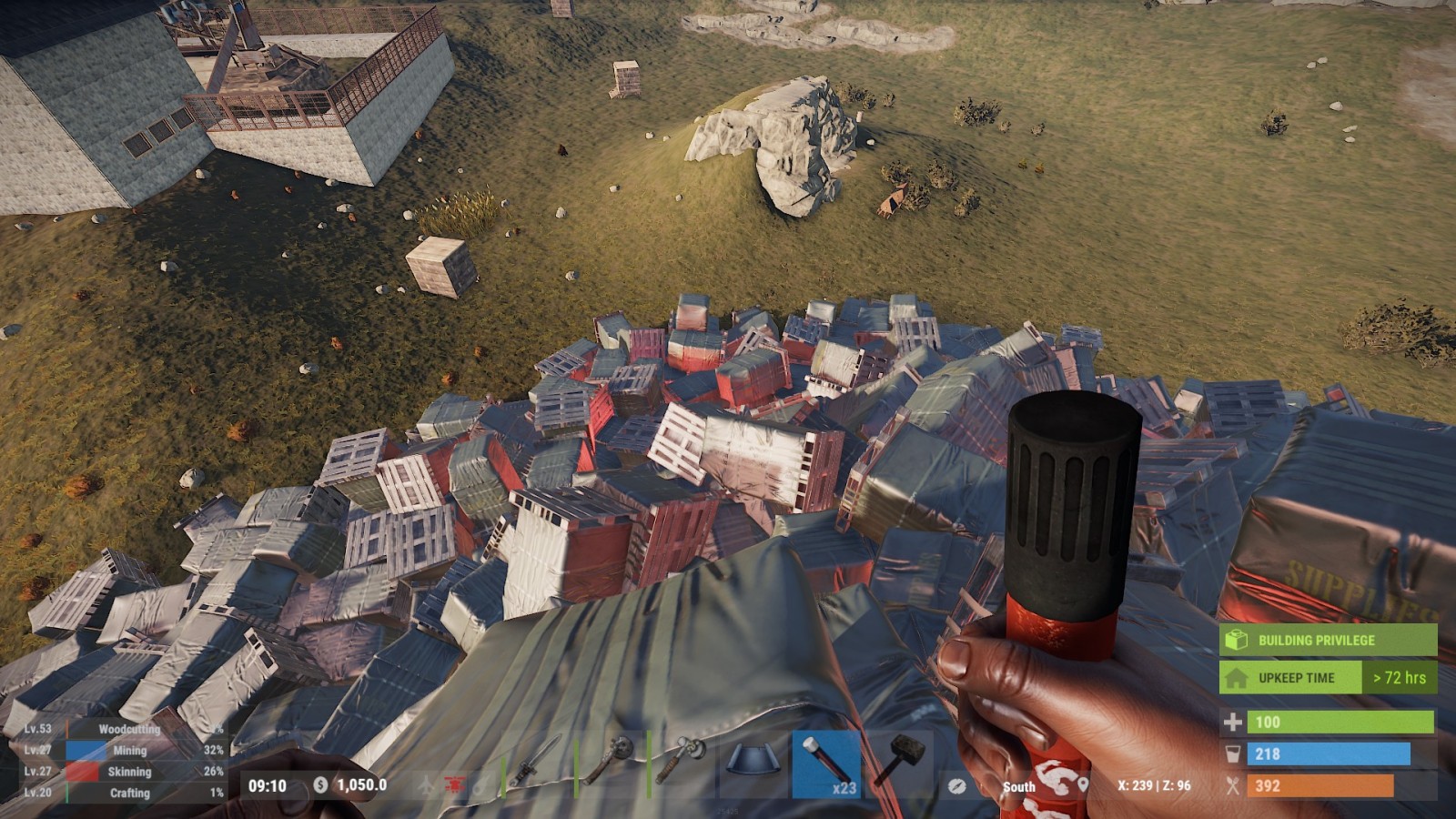
Task: Choose the hatchet hotbar slot
Action: [x=682, y=761]
